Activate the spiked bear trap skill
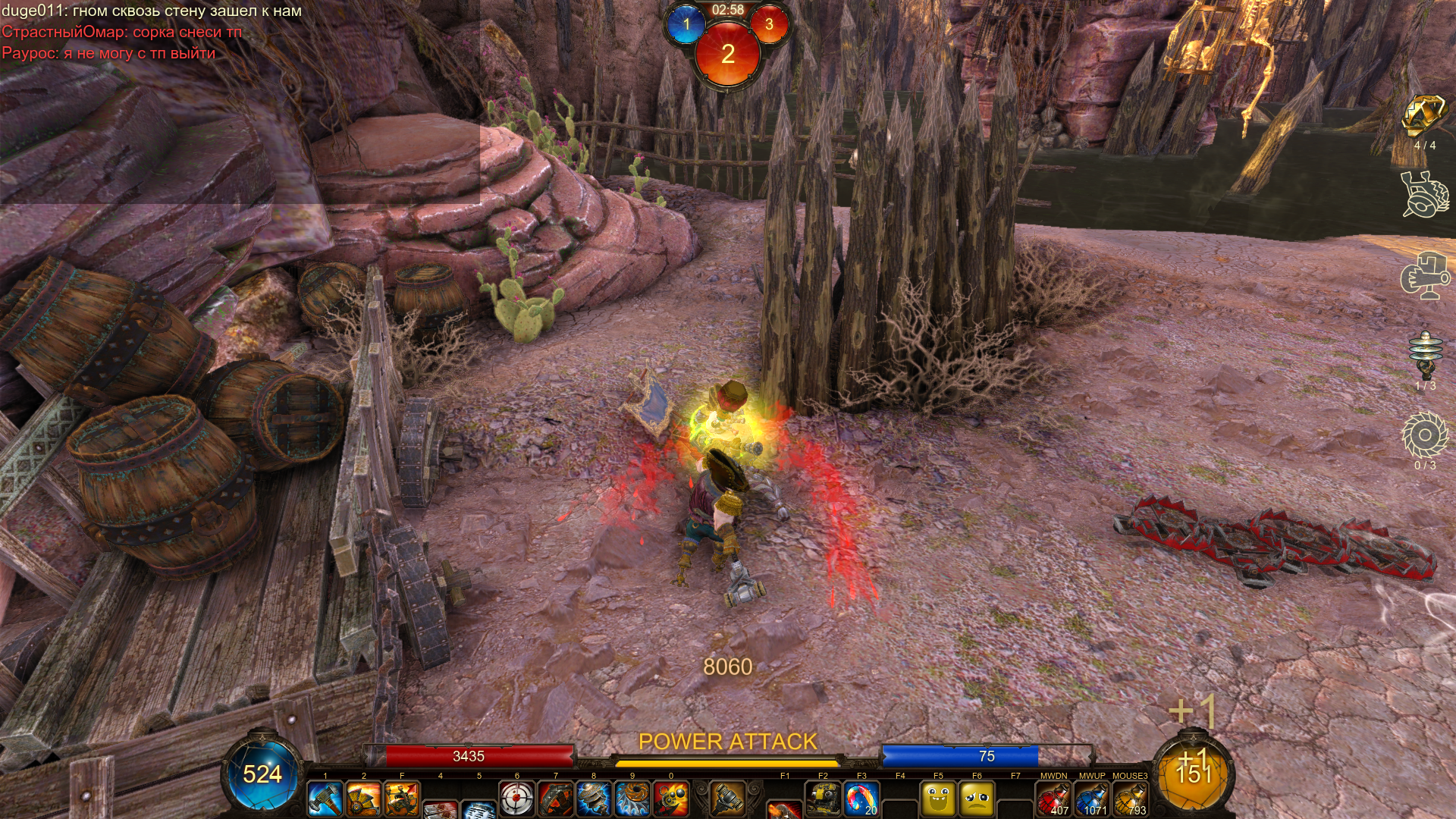 (x=556, y=799)
